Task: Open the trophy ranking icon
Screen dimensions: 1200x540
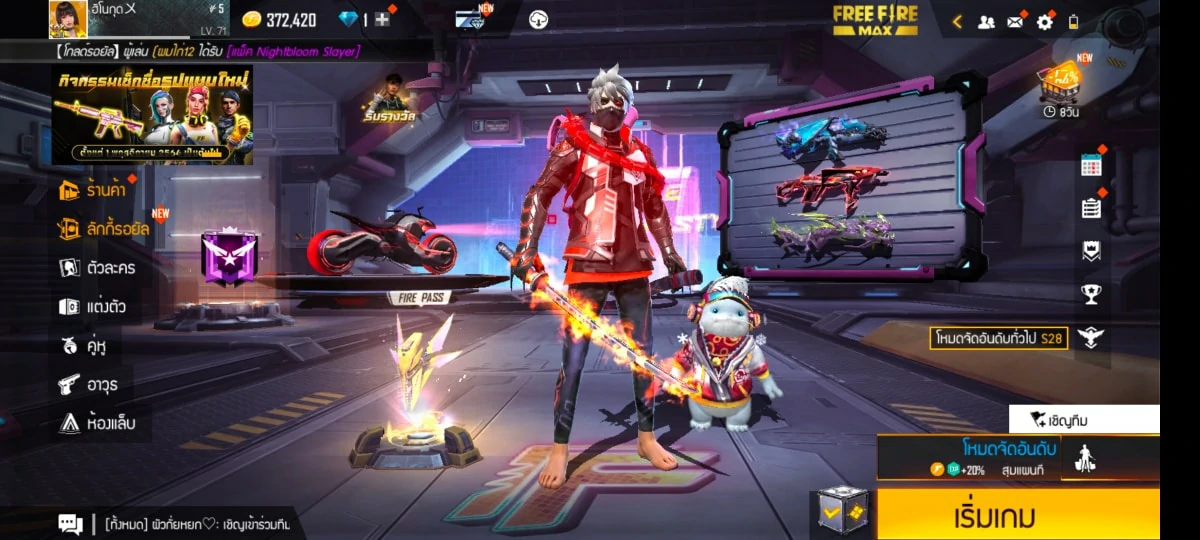Action: pos(1091,294)
